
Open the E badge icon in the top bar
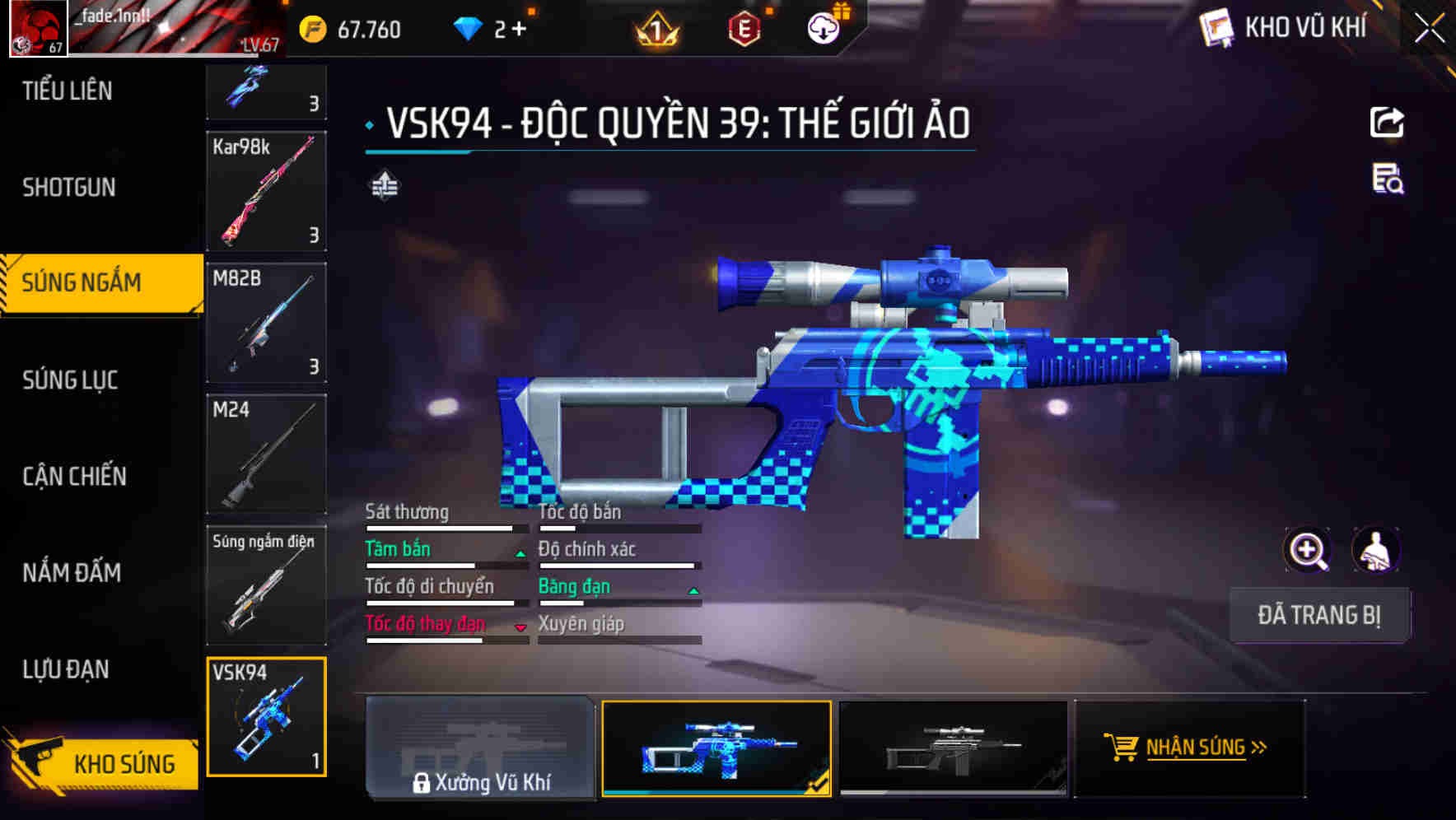pyautogui.click(x=743, y=27)
